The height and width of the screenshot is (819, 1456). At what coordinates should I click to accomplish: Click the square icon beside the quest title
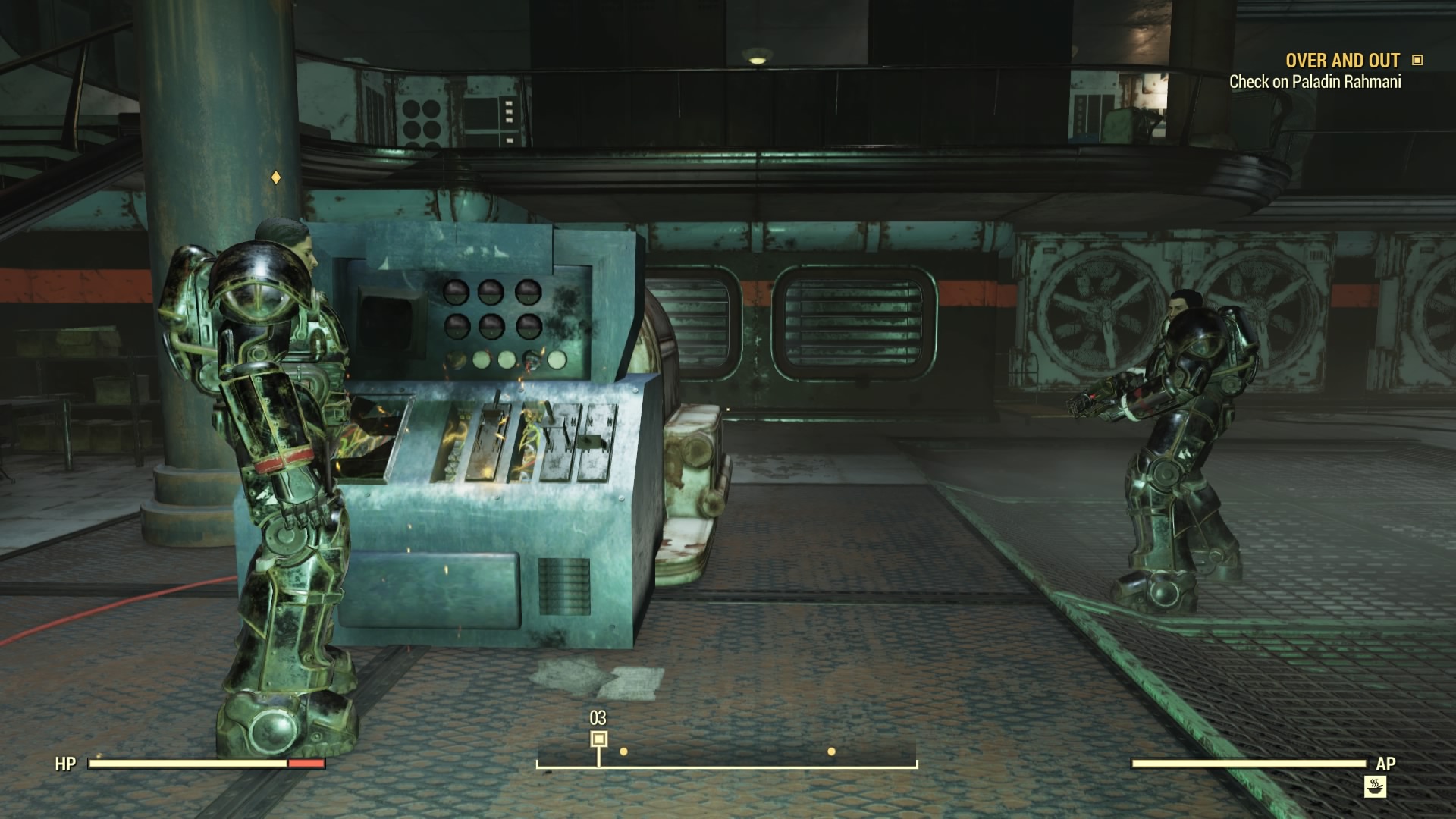(1417, 60)
